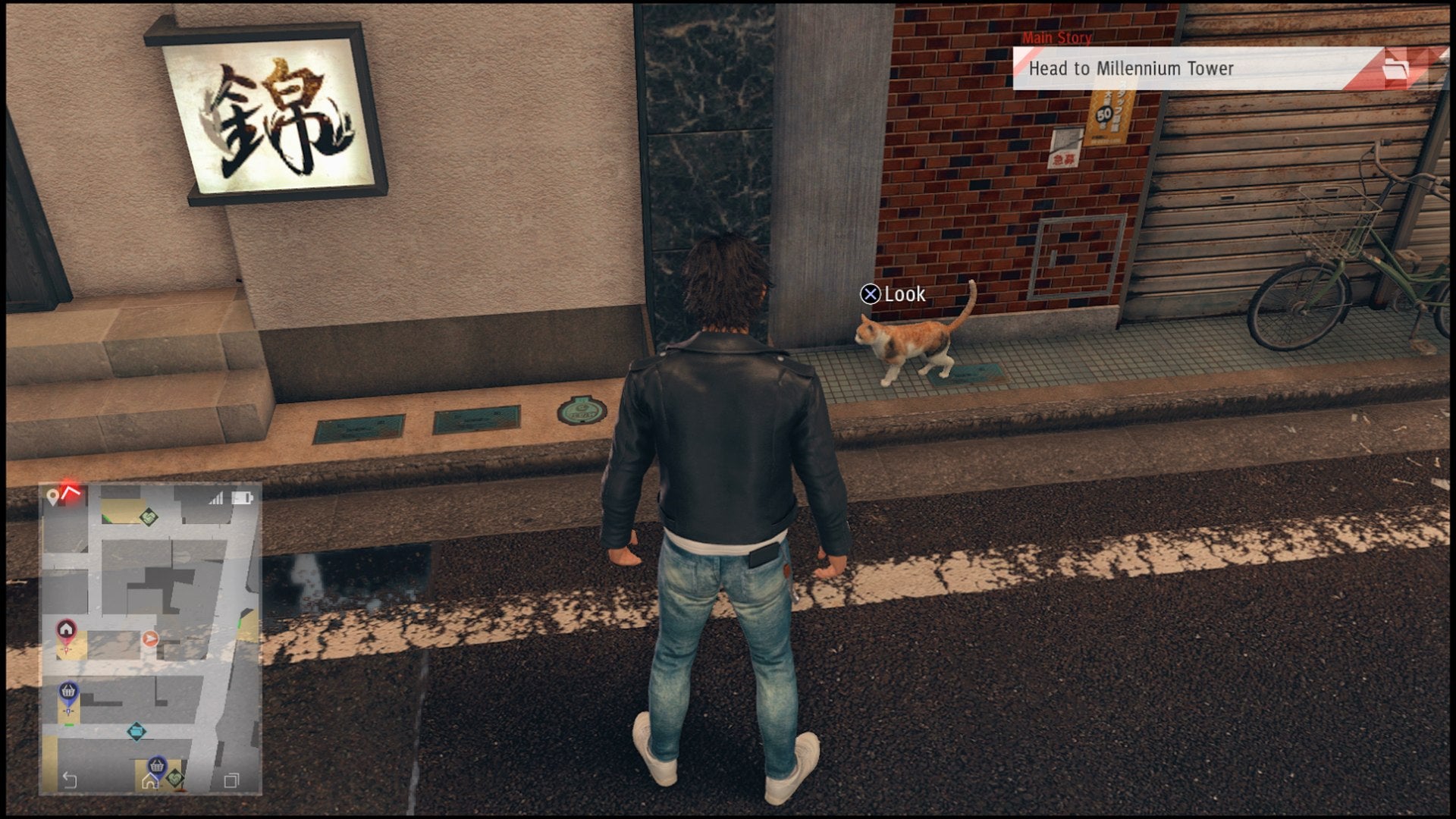Image resolution: width=1456 pixels, height=819 pixels.
Task: Tap the green handshake diamond icon near minimap top
Action: [x=149, y=518]
